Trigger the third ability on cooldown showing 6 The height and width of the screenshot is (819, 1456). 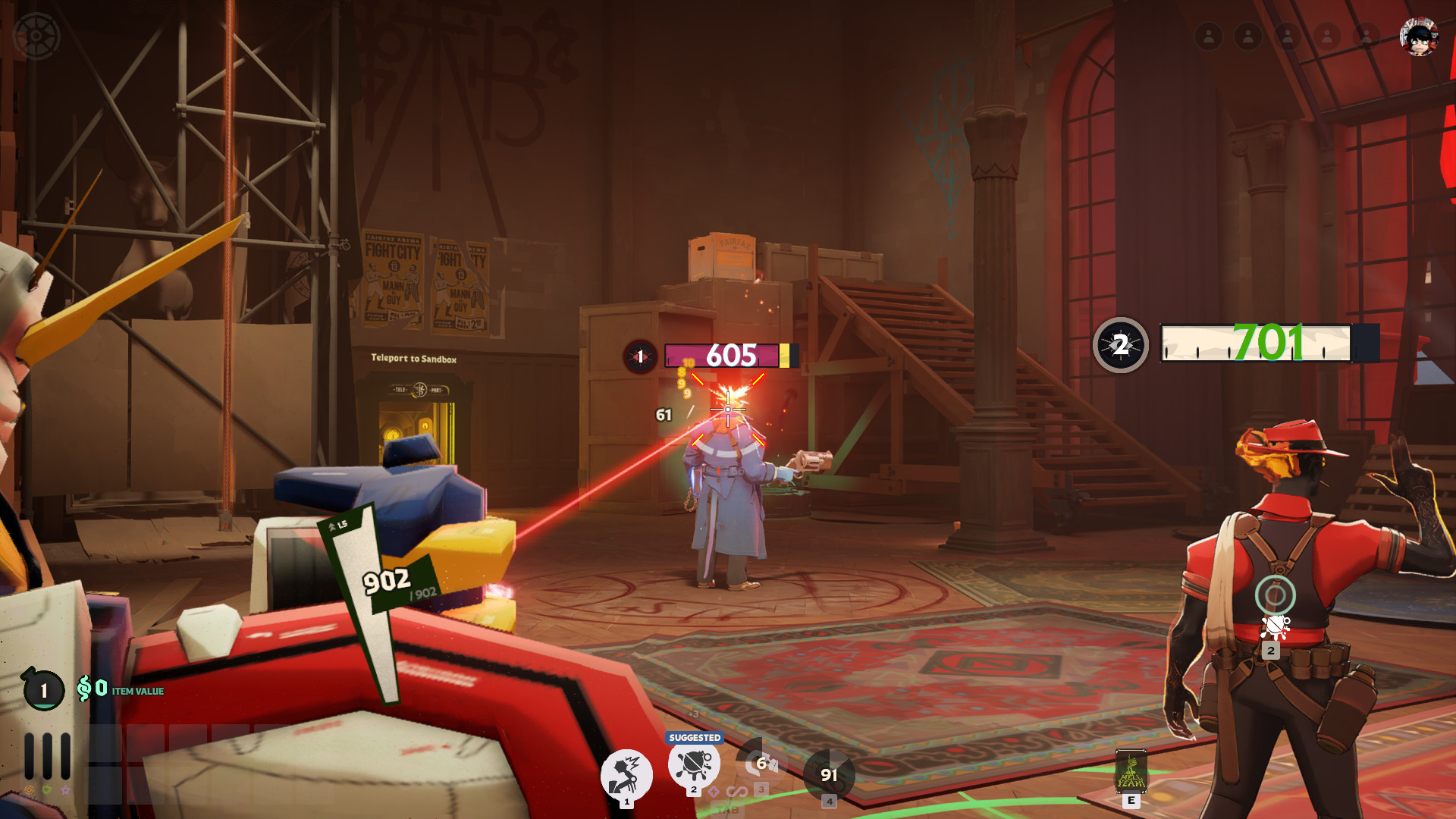[x=761, y=764]
